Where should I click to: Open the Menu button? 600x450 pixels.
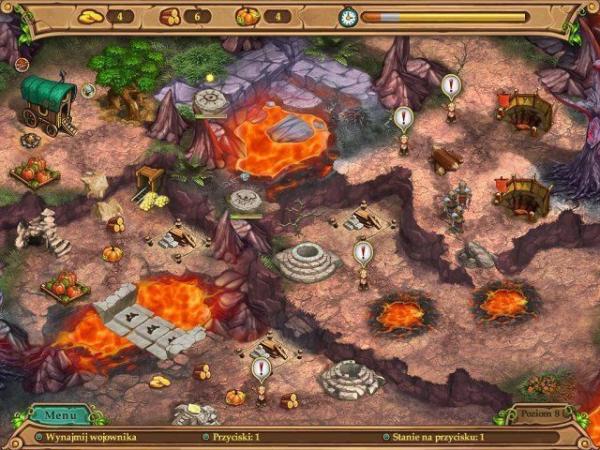60,415
